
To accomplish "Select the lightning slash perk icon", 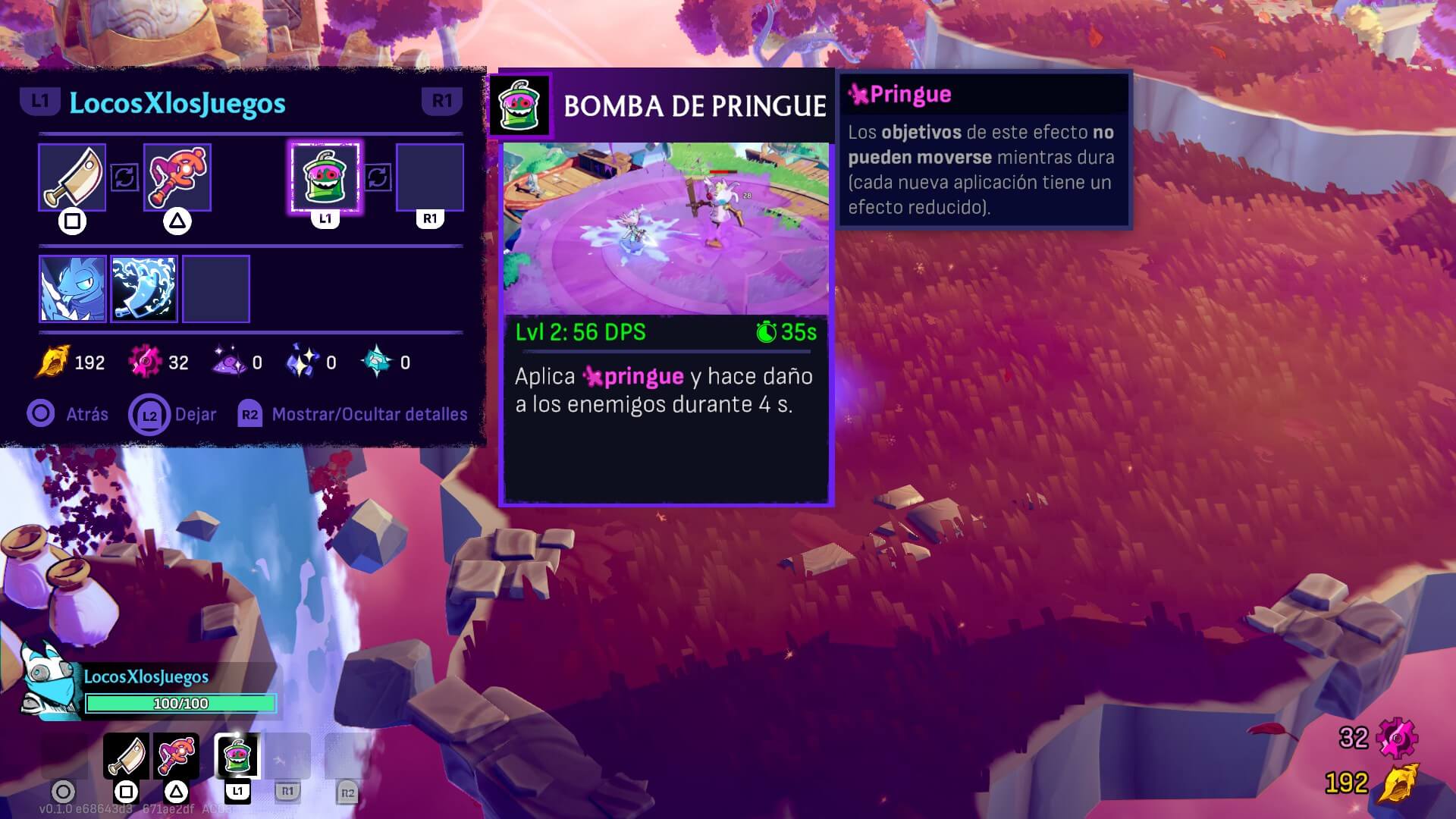I will coord(144,289).
